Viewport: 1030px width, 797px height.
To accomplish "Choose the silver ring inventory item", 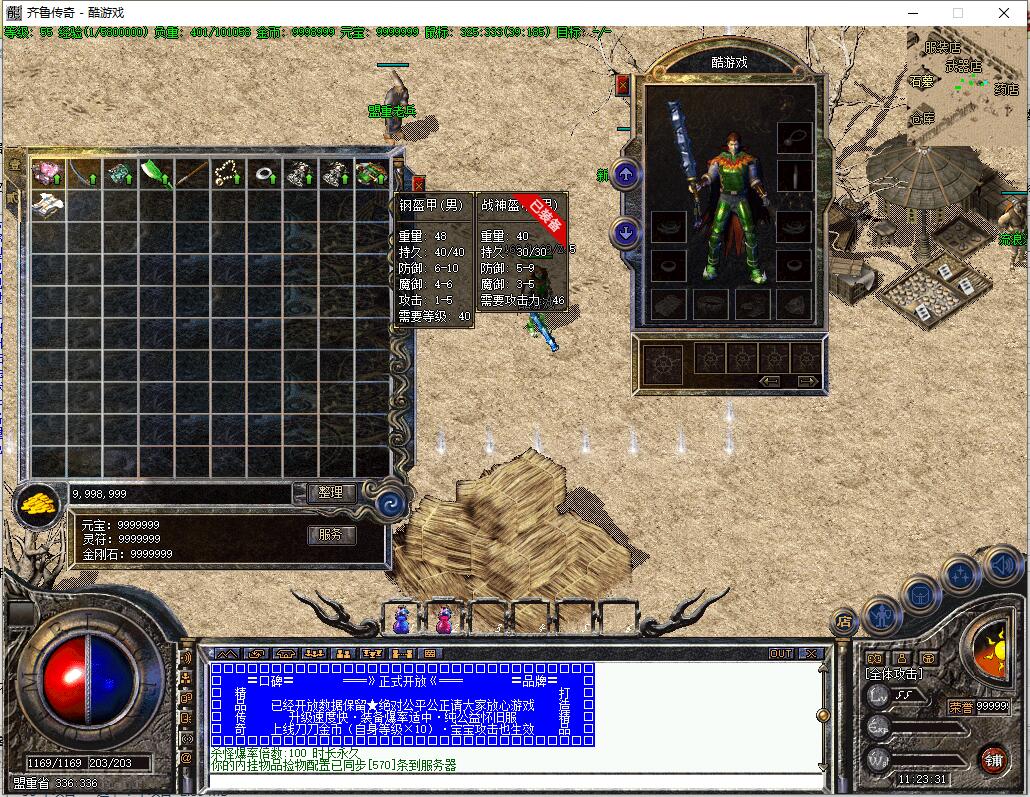I will click(264, 173).
